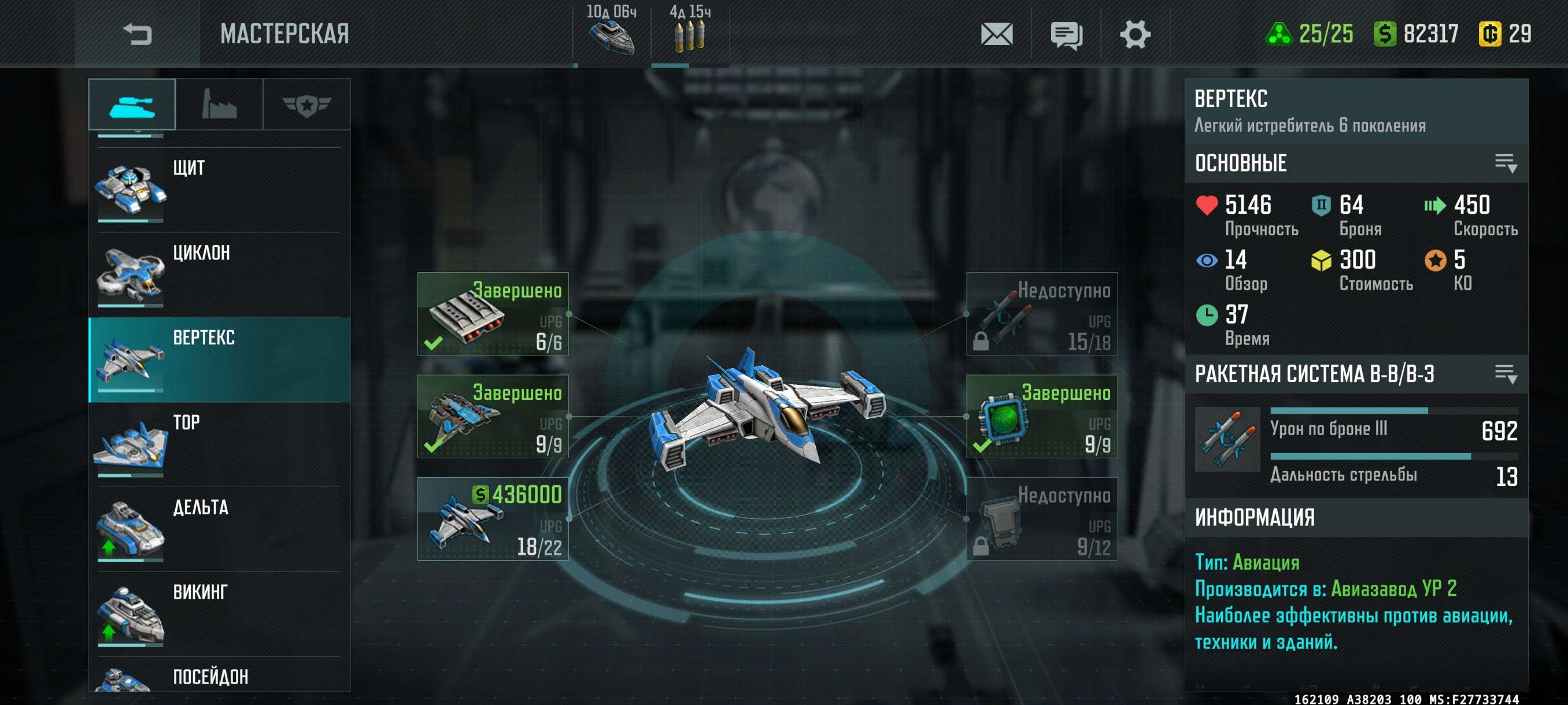Choose the ВИКИНГ unit row

pos(219,613)
